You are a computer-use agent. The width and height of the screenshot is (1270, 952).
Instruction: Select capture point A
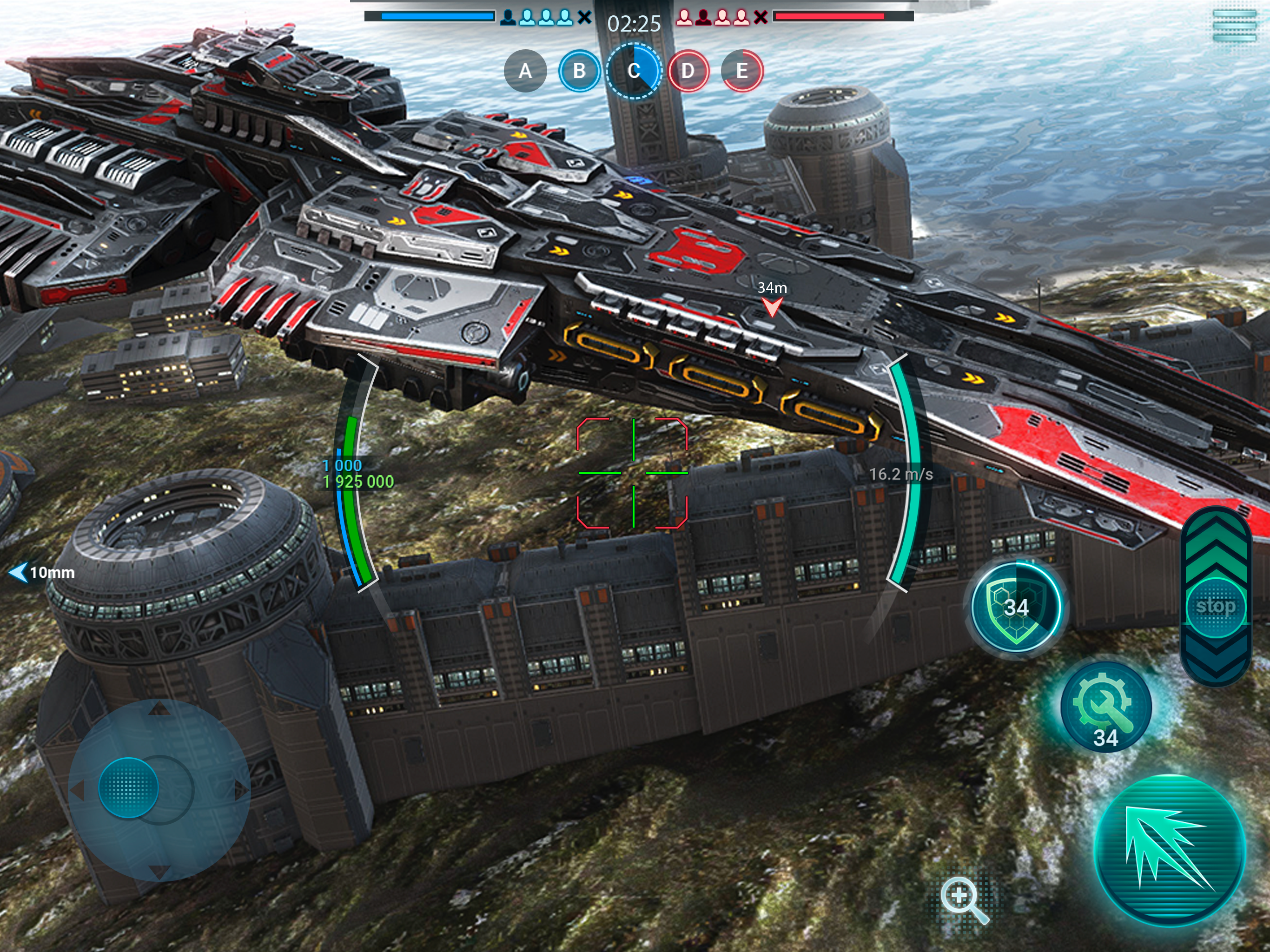(525, 71)
